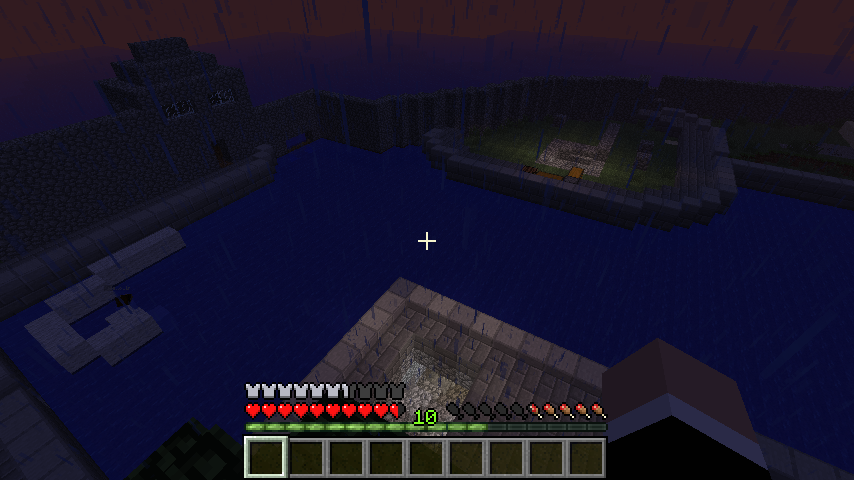Select the highlighted first hotbar slot
This screenshot has width=854, height=480.
coord(266,457)
